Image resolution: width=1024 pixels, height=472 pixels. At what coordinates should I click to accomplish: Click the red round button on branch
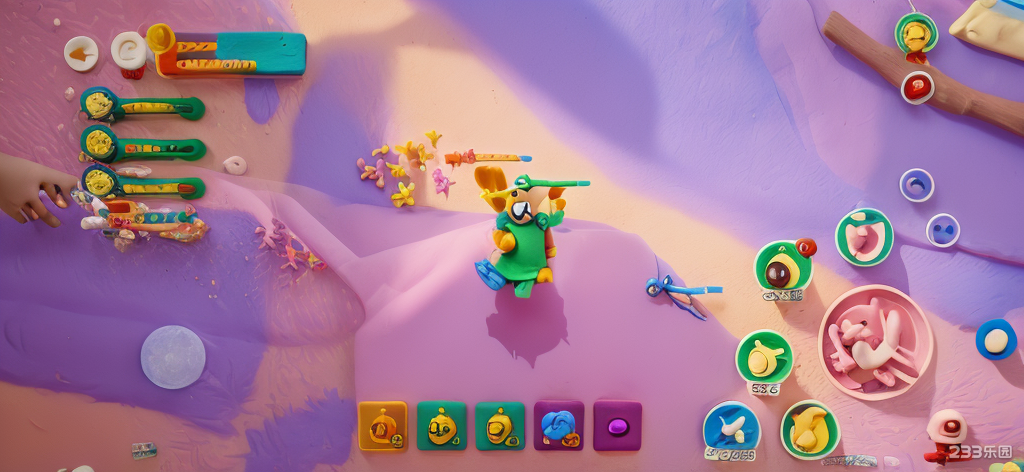(x=917, y=87)
